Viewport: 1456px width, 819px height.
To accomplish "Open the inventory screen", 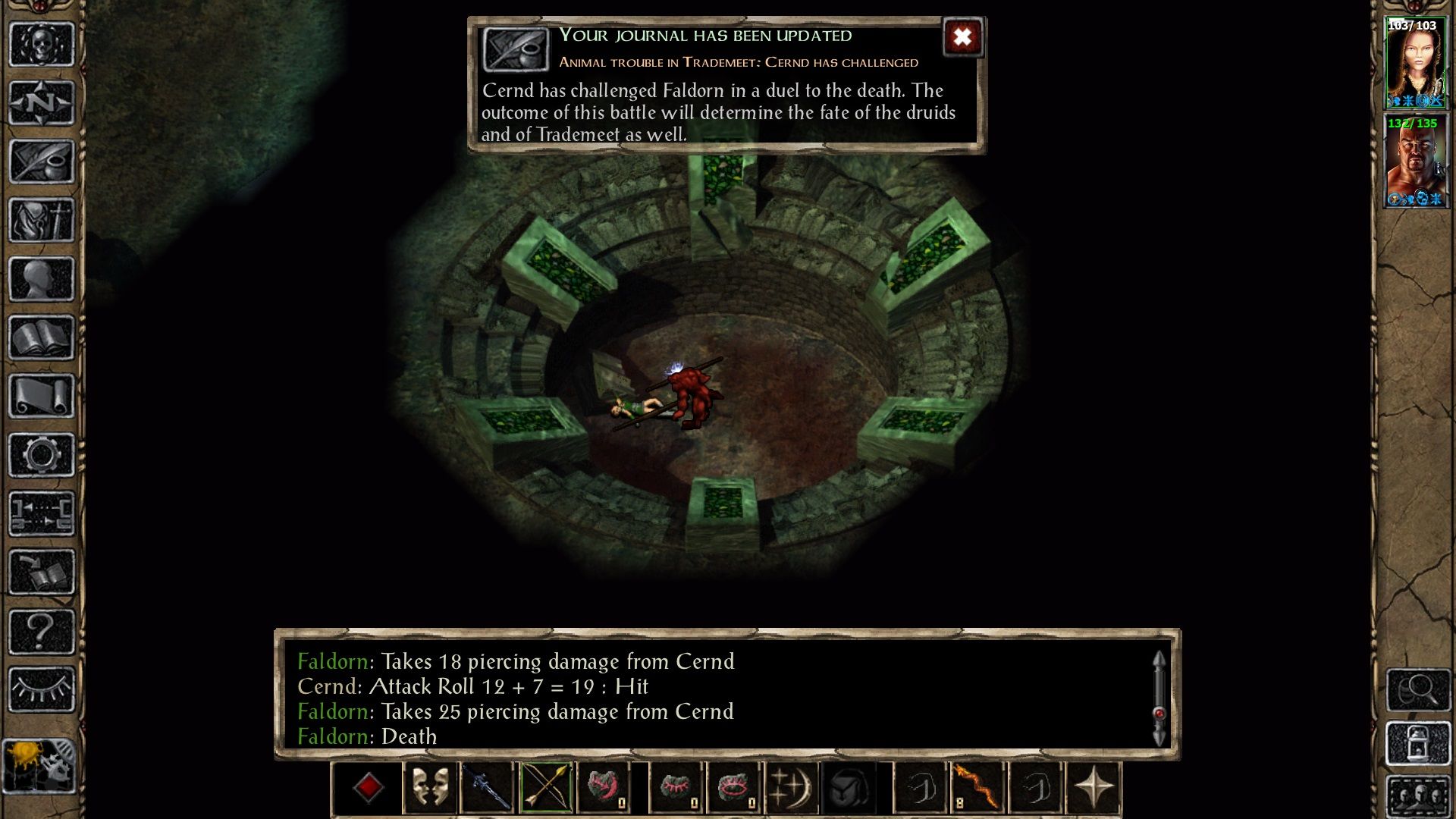I will click(42, 221).
